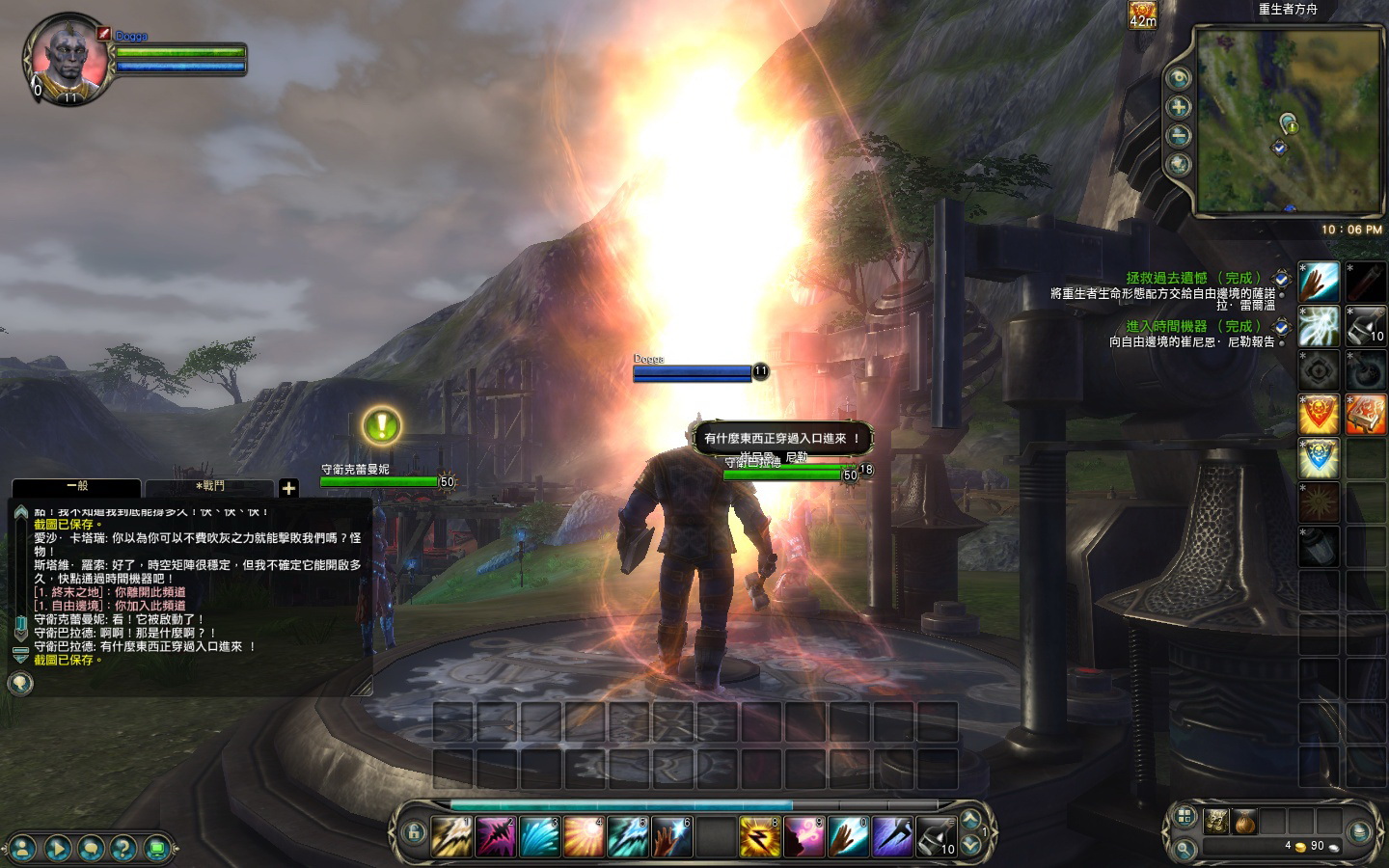This screenshot has height=868, width=1389.
Task: Click the minimap terrain view
Action: [1288, 121]
